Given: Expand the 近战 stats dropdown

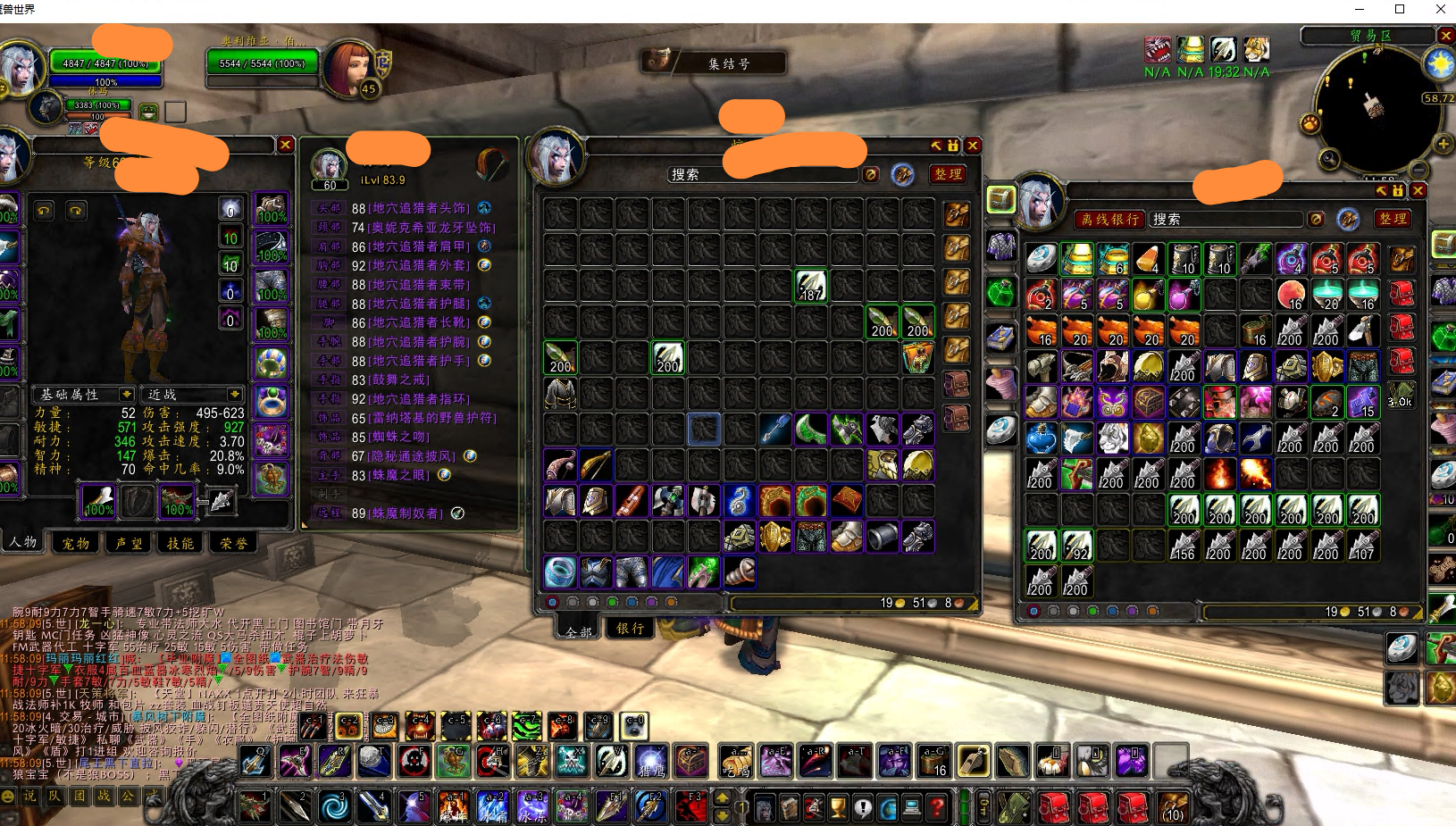Looking at the screenshot, I should tap(234, 394).
